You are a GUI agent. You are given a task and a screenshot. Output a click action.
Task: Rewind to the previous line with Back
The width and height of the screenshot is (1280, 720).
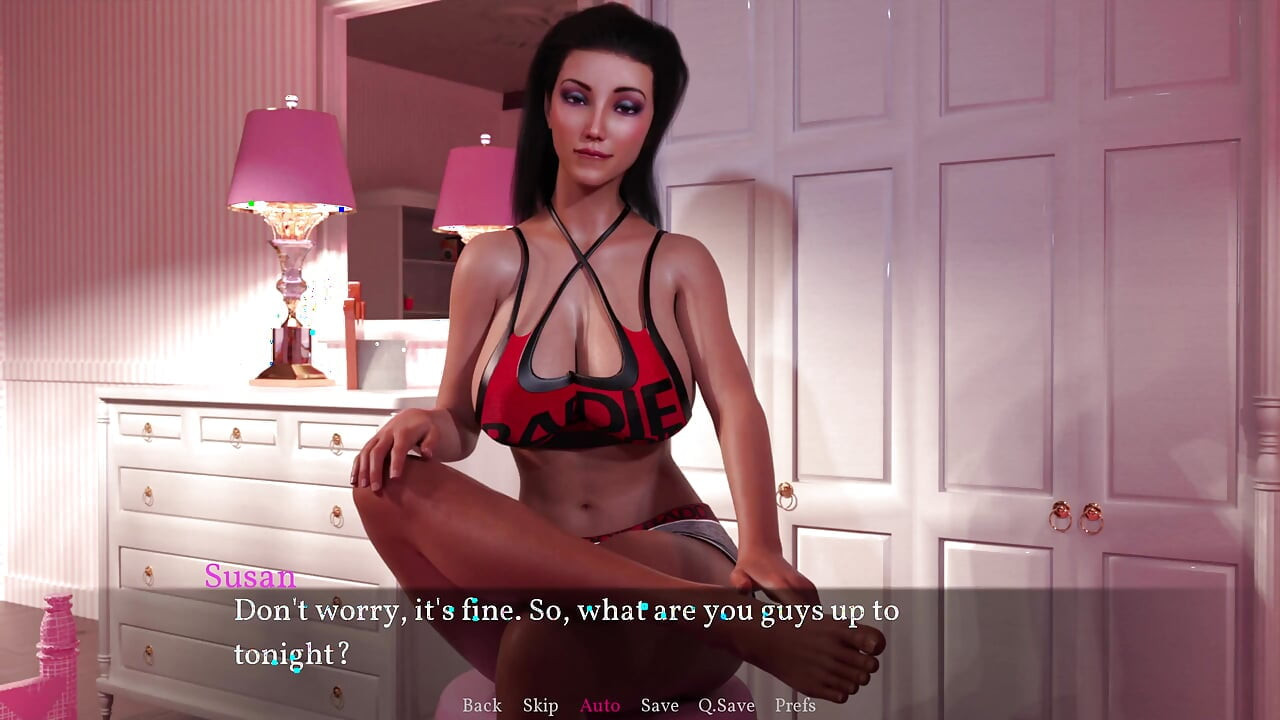481,705
